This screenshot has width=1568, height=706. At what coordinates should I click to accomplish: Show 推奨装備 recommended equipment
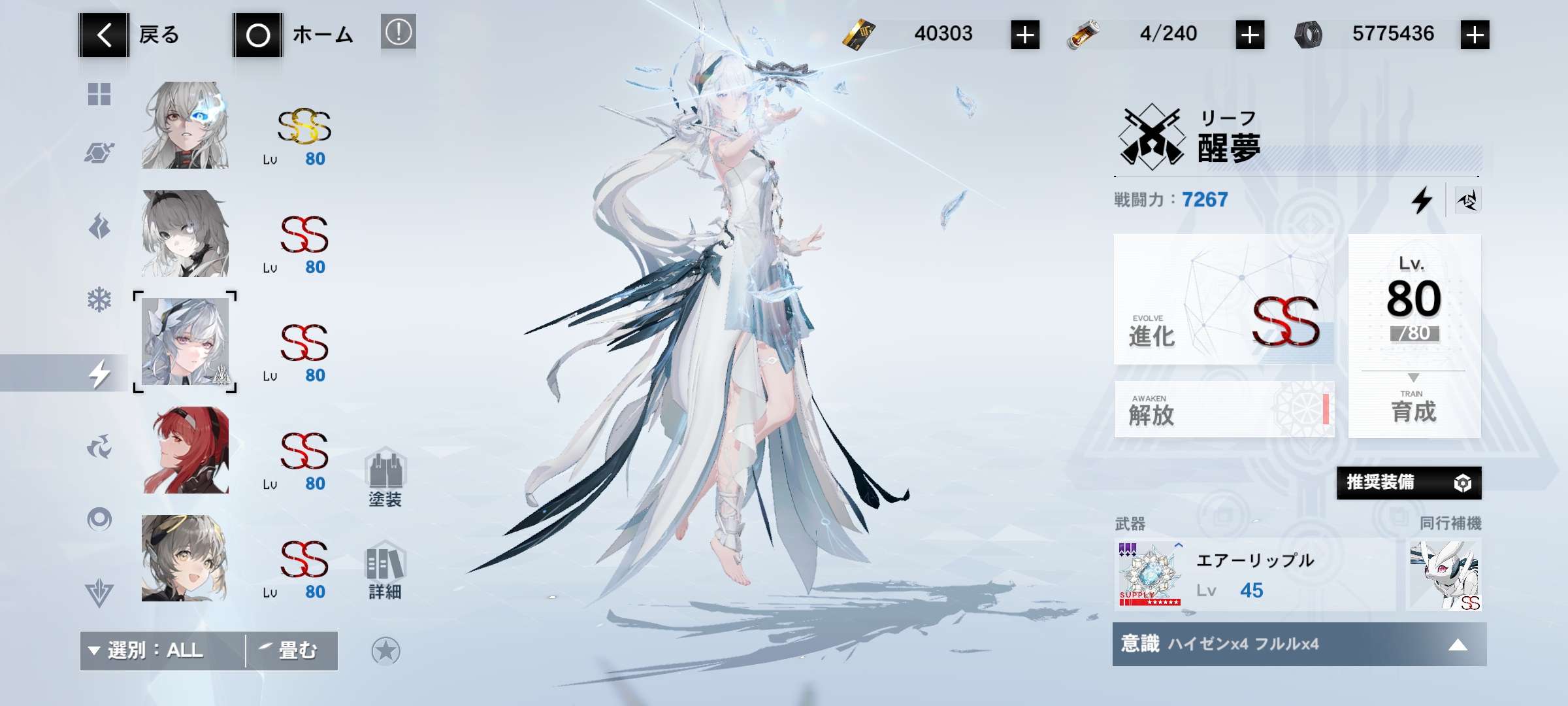point(1409,483)
